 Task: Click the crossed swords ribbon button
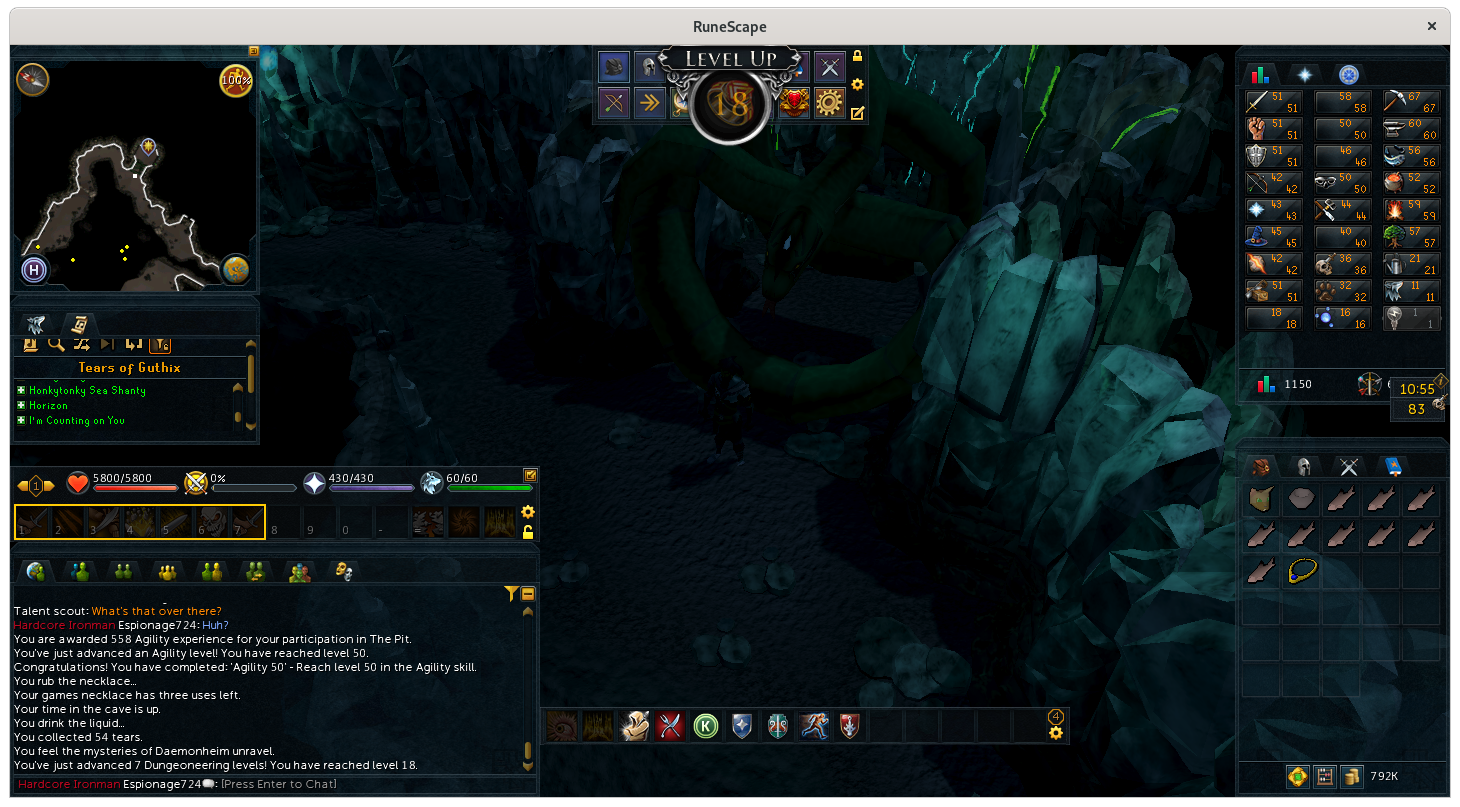pyautogui.click(x=829, y=67)
